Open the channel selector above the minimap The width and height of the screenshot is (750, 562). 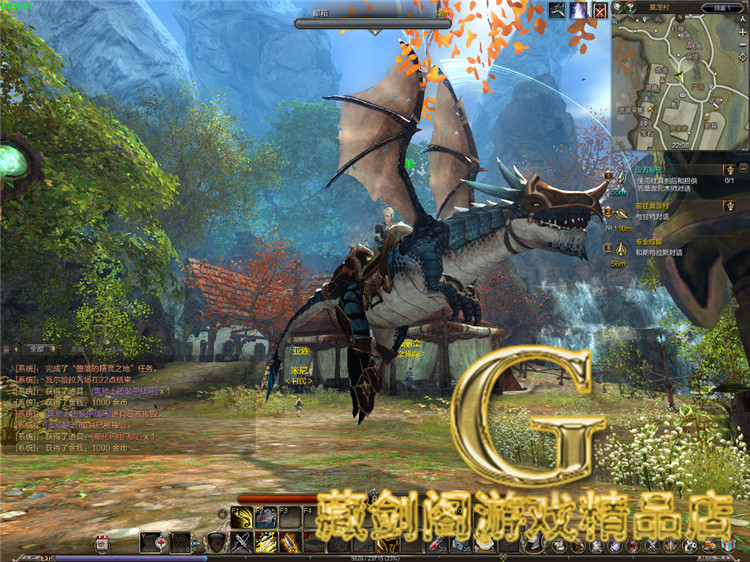pyautogui.click(x=721, y=8)
